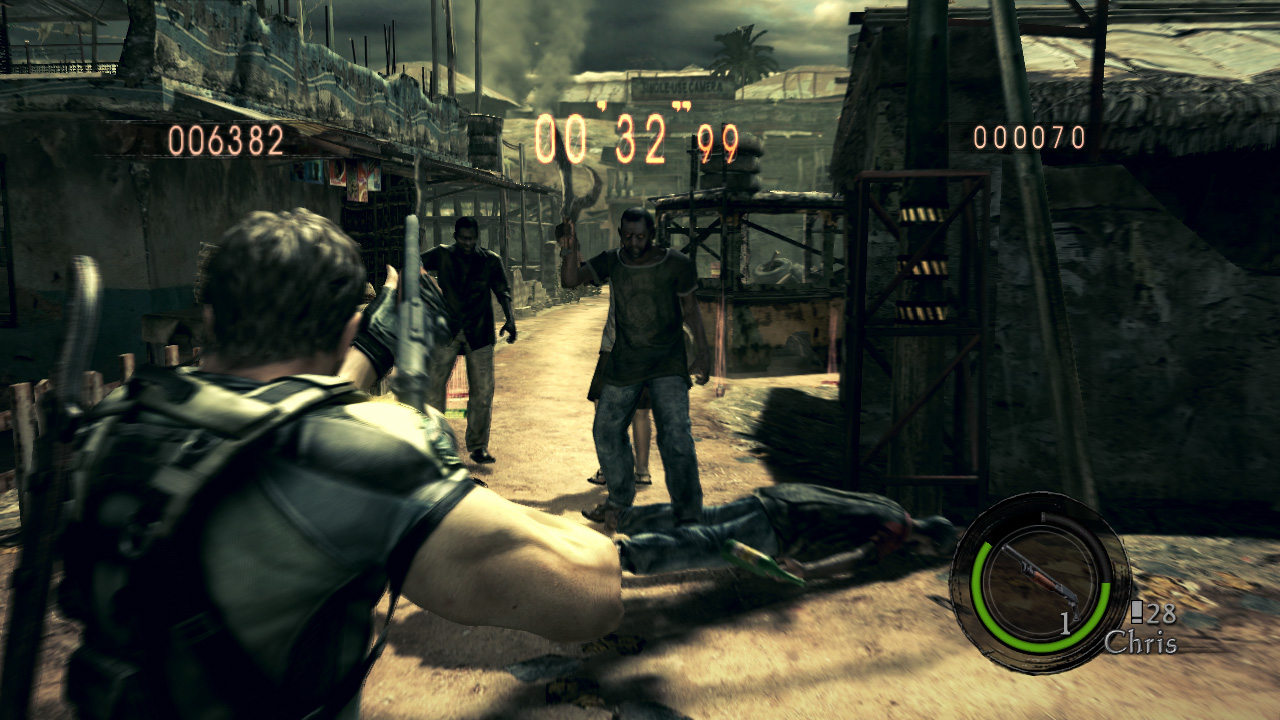1280x720 pixels.
Task: Click the bonus score counter reading 000070
Action: pos(1032,137)
